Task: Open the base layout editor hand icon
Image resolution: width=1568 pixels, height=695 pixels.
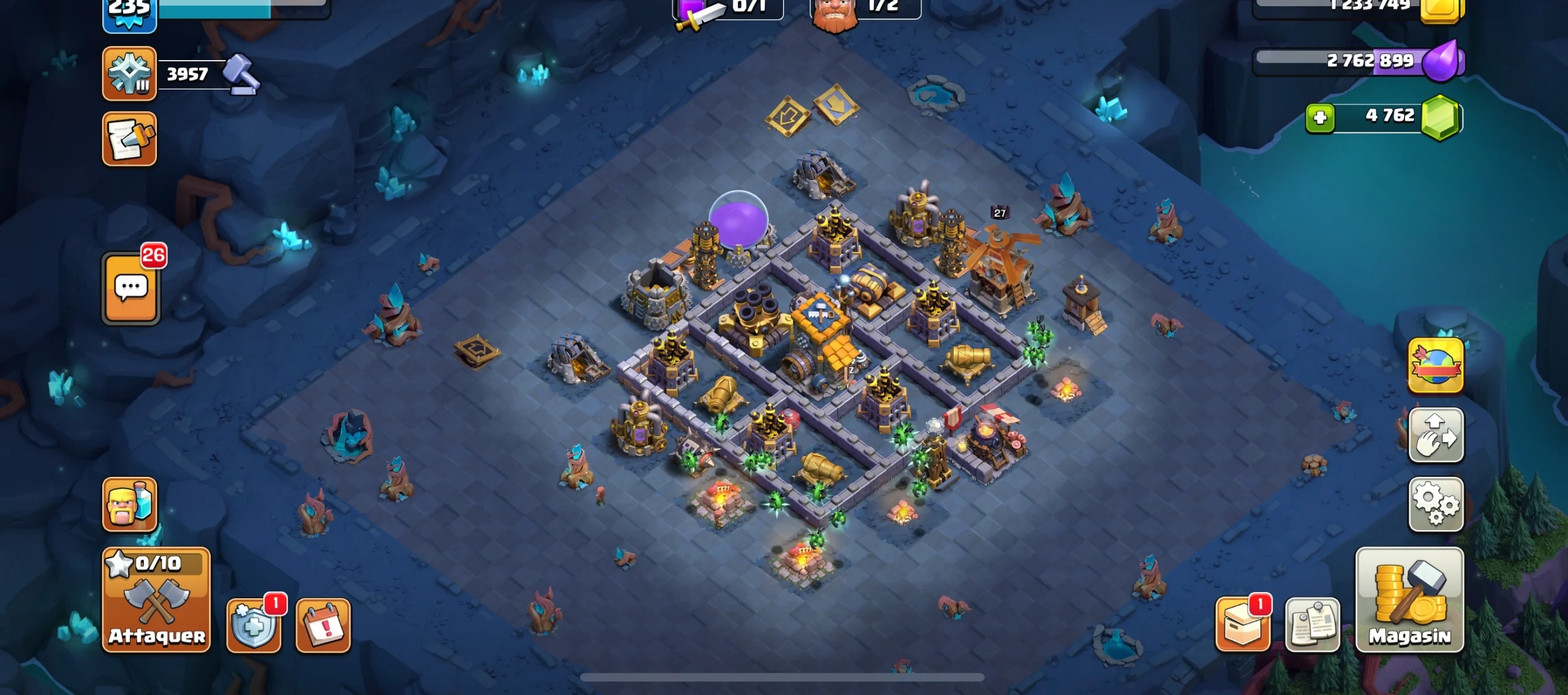Action: pyautogui.click(x=1436, y=435)
